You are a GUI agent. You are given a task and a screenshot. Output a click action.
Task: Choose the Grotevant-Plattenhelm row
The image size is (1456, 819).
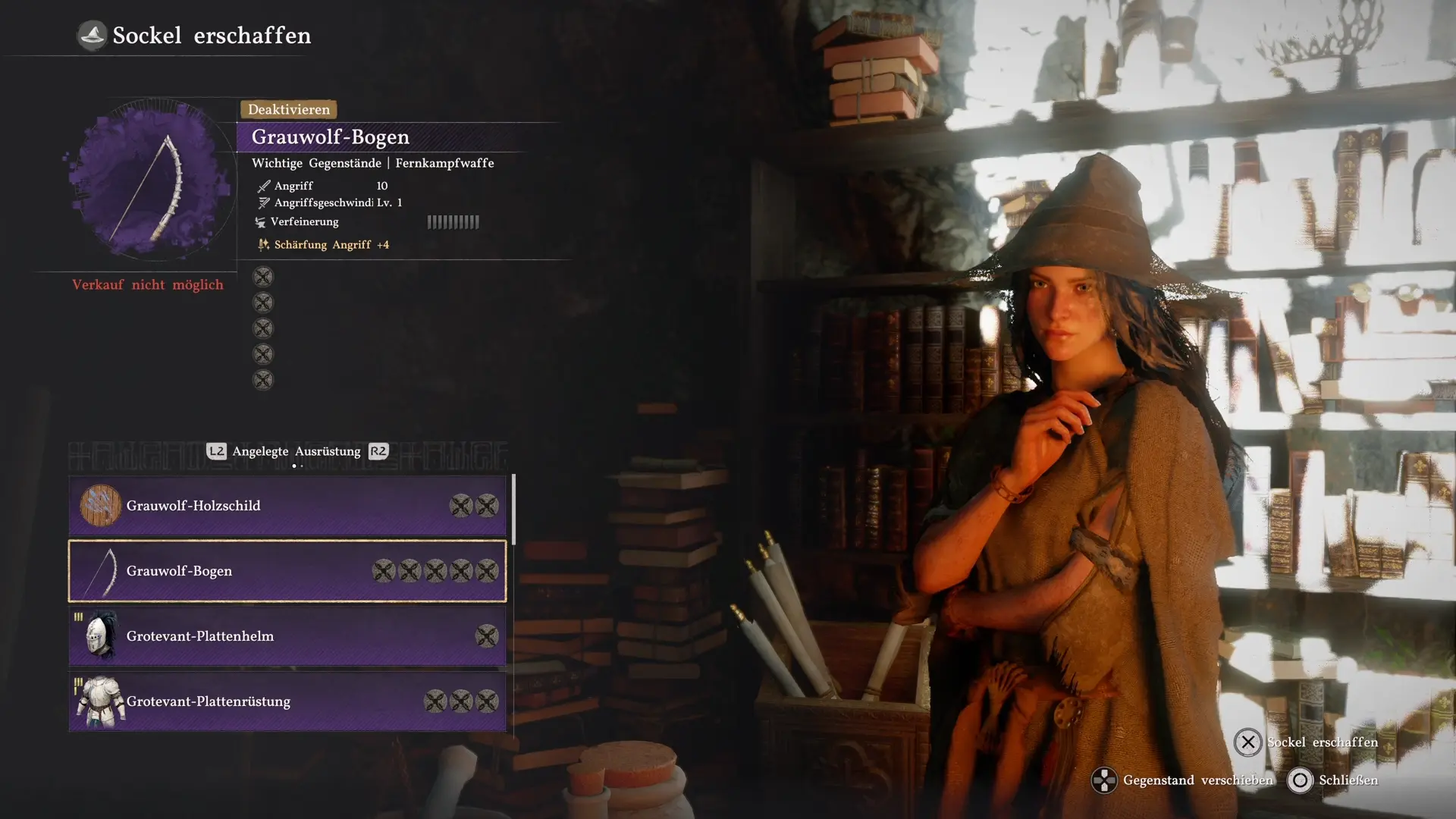287,636
